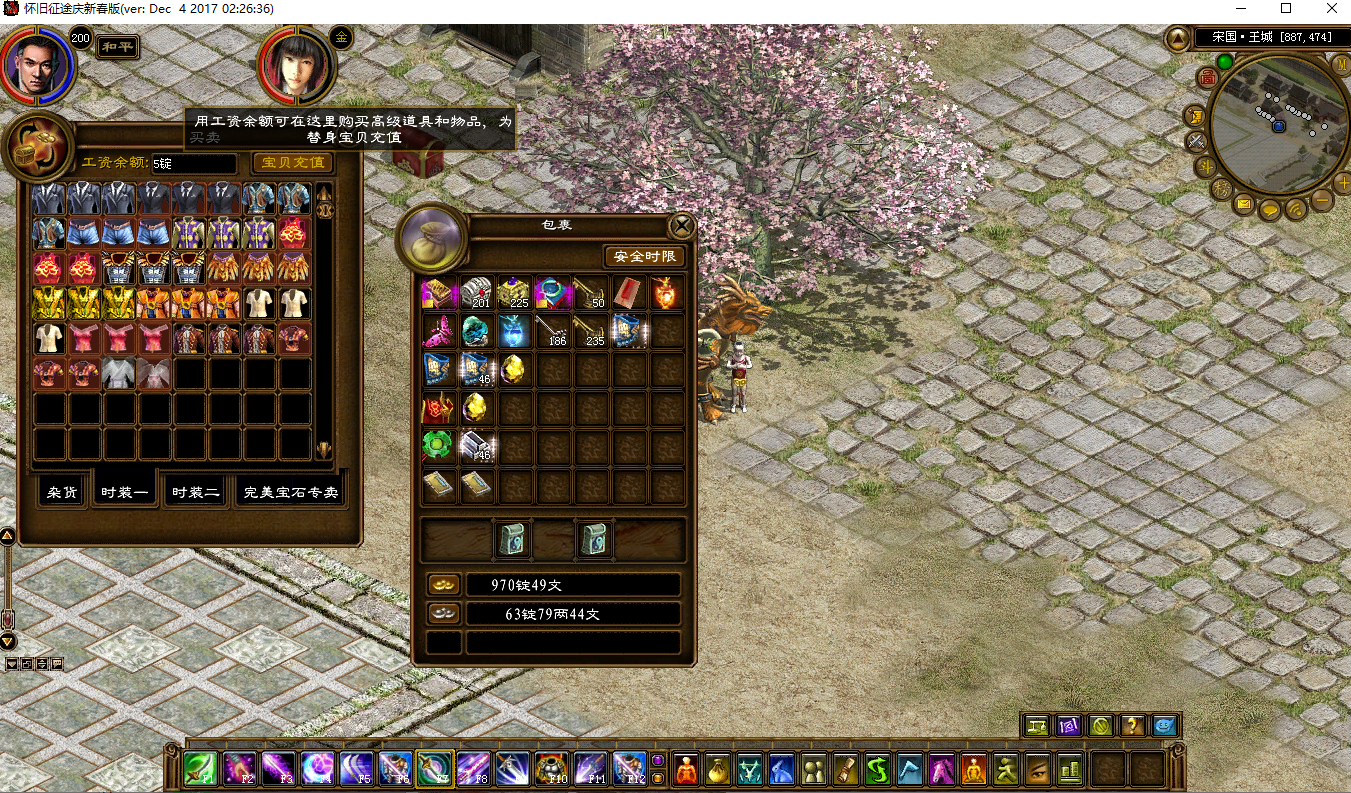Click the question mark help icon

[x=1132, y=726]
